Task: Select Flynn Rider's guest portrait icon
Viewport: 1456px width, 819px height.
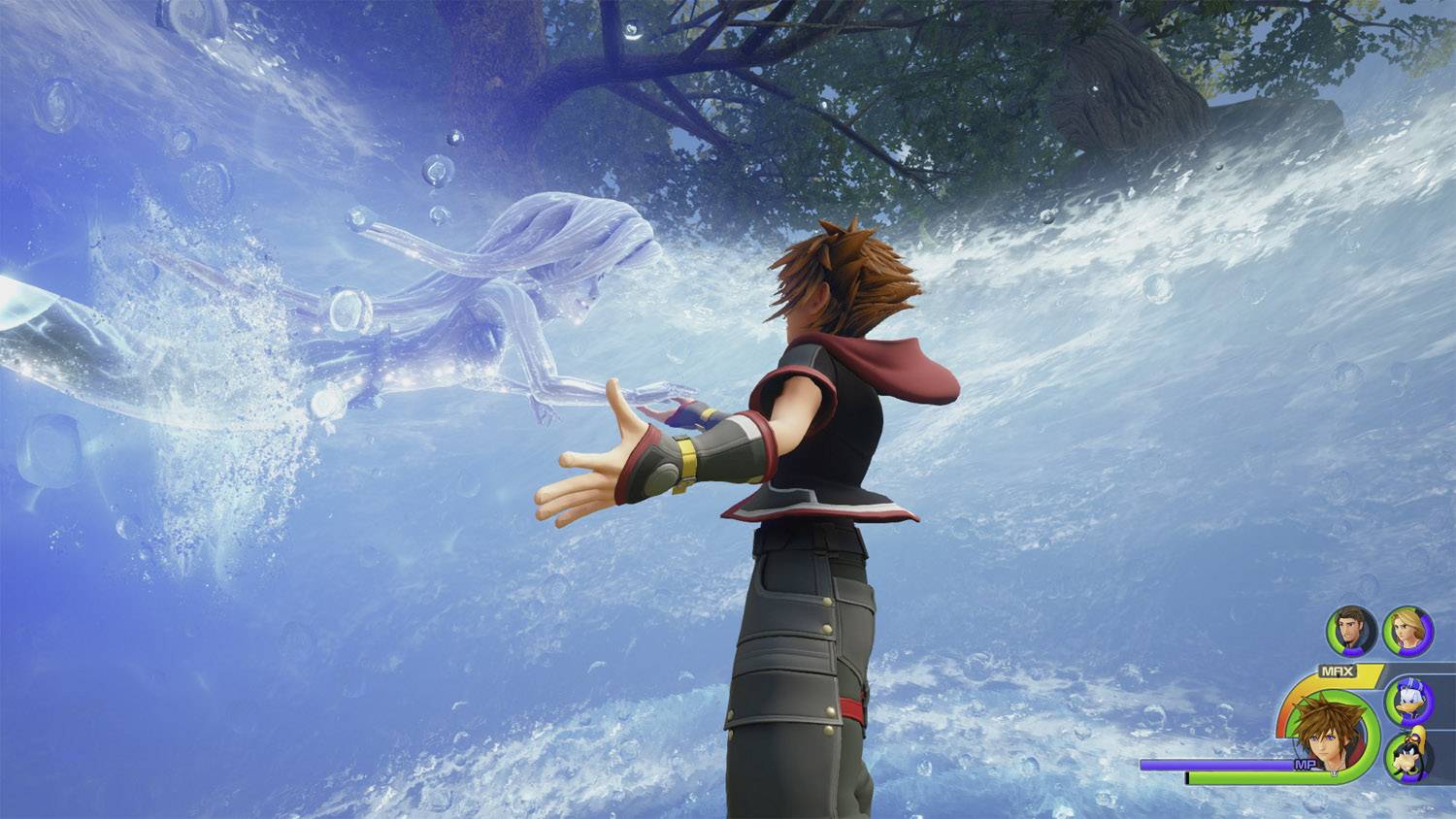Action: pyautogui.click(x=1351, y=631)
